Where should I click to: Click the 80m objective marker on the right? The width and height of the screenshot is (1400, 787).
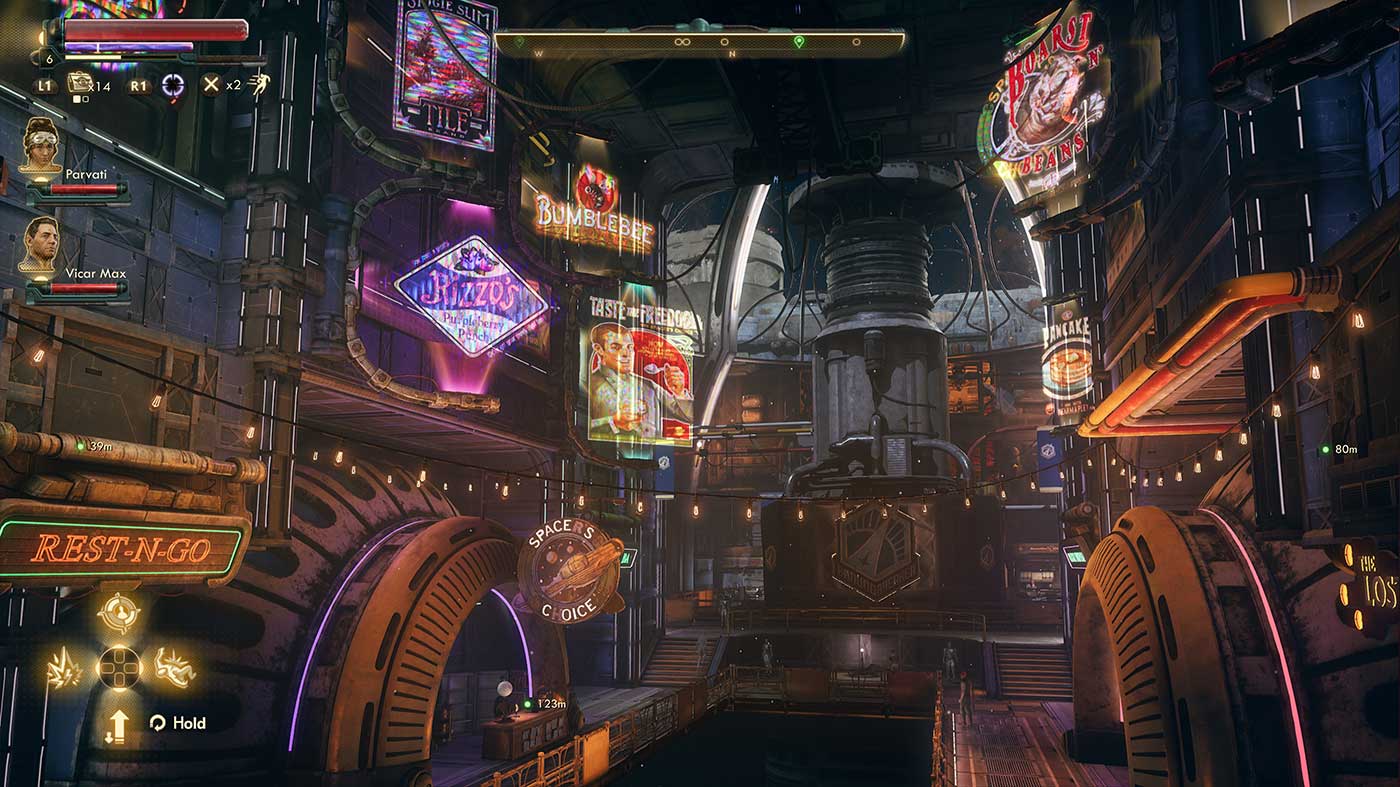point(1342,447)
